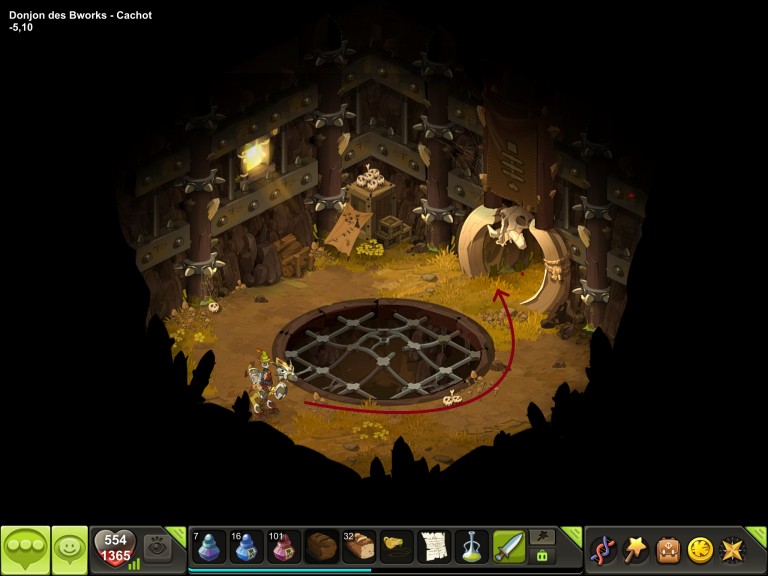Use the golden whistle item

(397, 547)
